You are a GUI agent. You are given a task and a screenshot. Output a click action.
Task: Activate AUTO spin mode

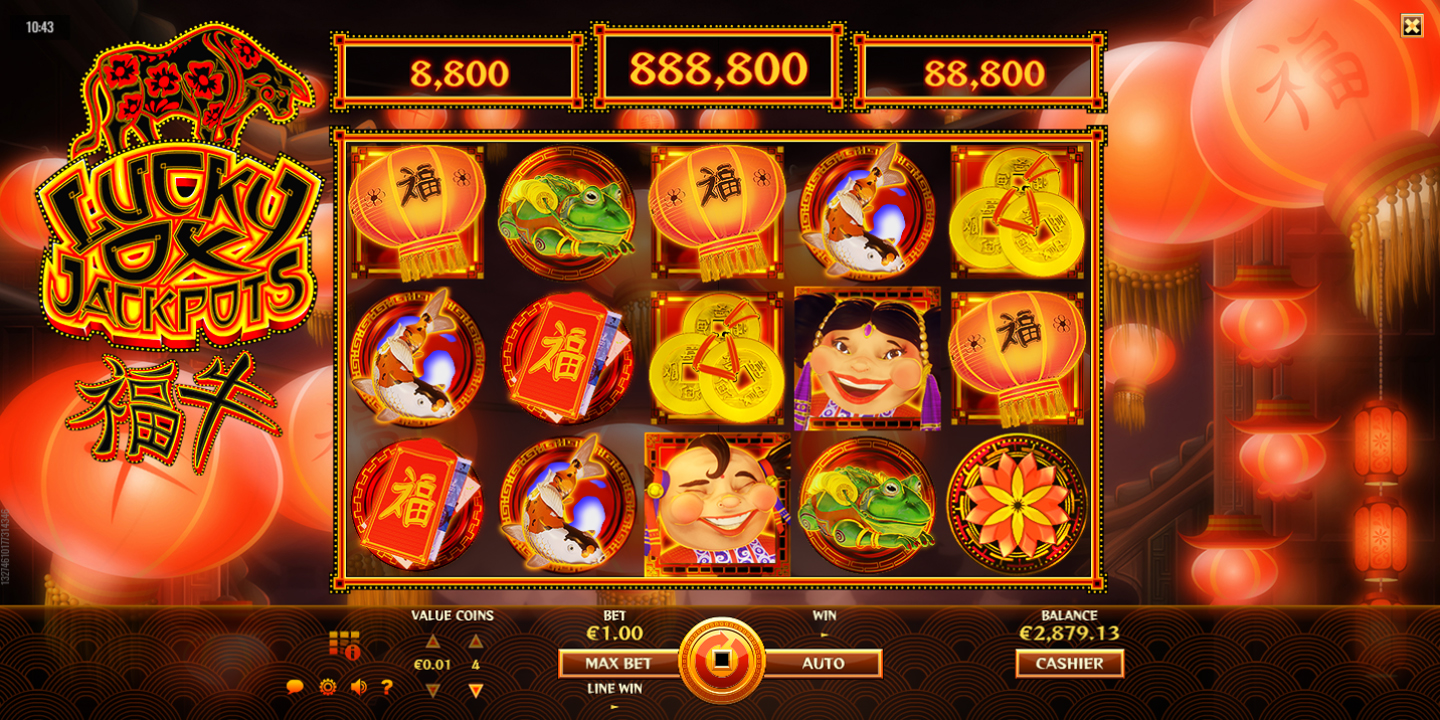823,663
